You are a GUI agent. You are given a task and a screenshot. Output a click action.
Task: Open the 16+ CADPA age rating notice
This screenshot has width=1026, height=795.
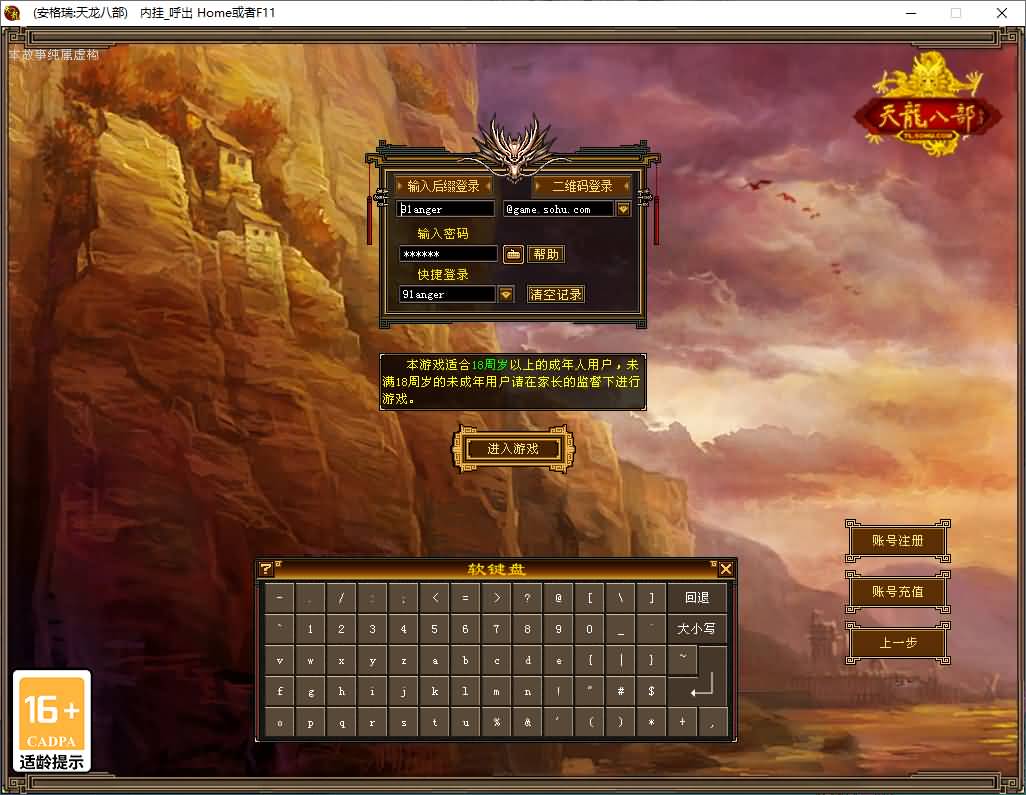click(x=52, y=720)
